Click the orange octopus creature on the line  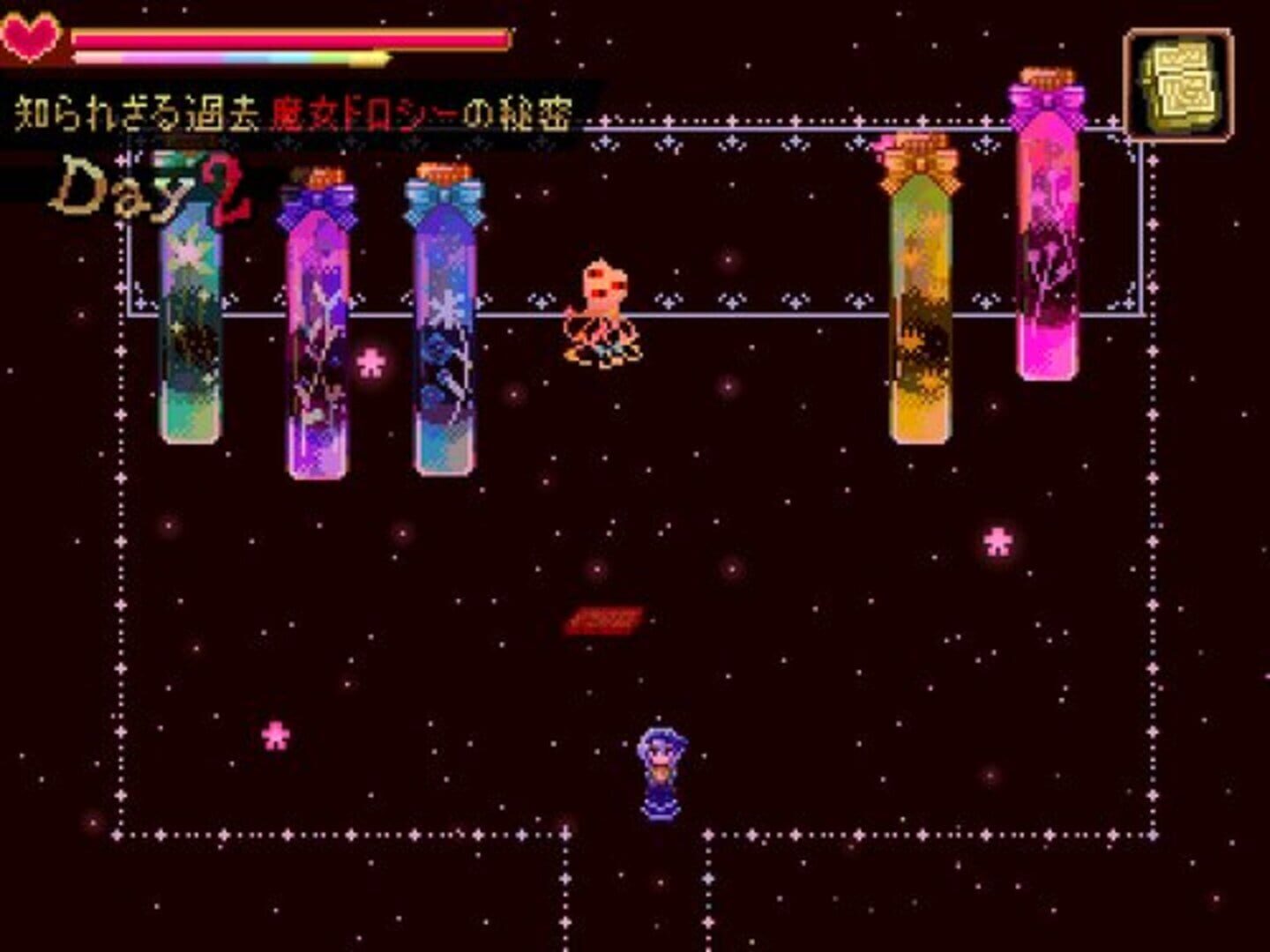604,309
